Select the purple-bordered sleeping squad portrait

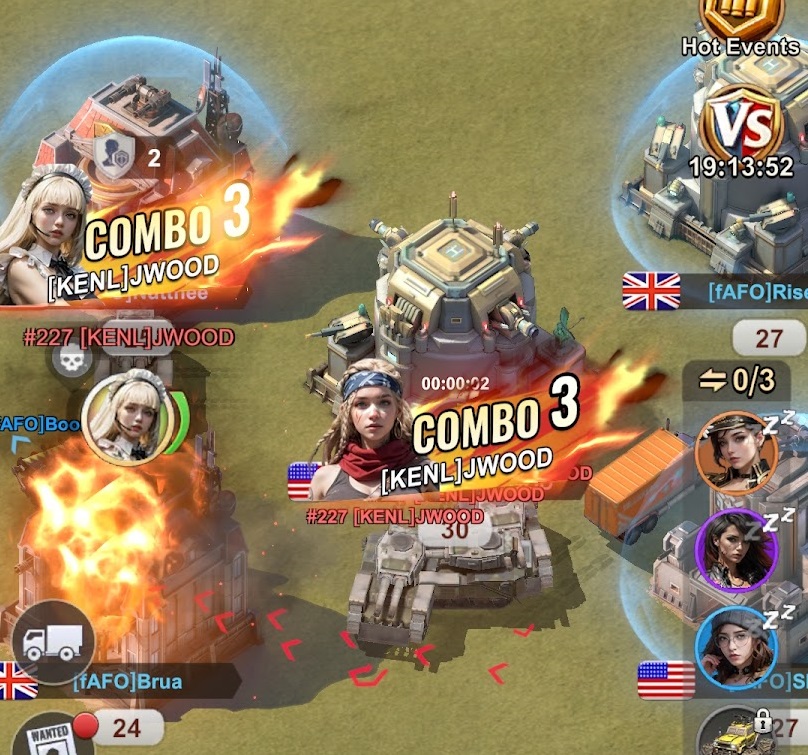click(735, 549)
